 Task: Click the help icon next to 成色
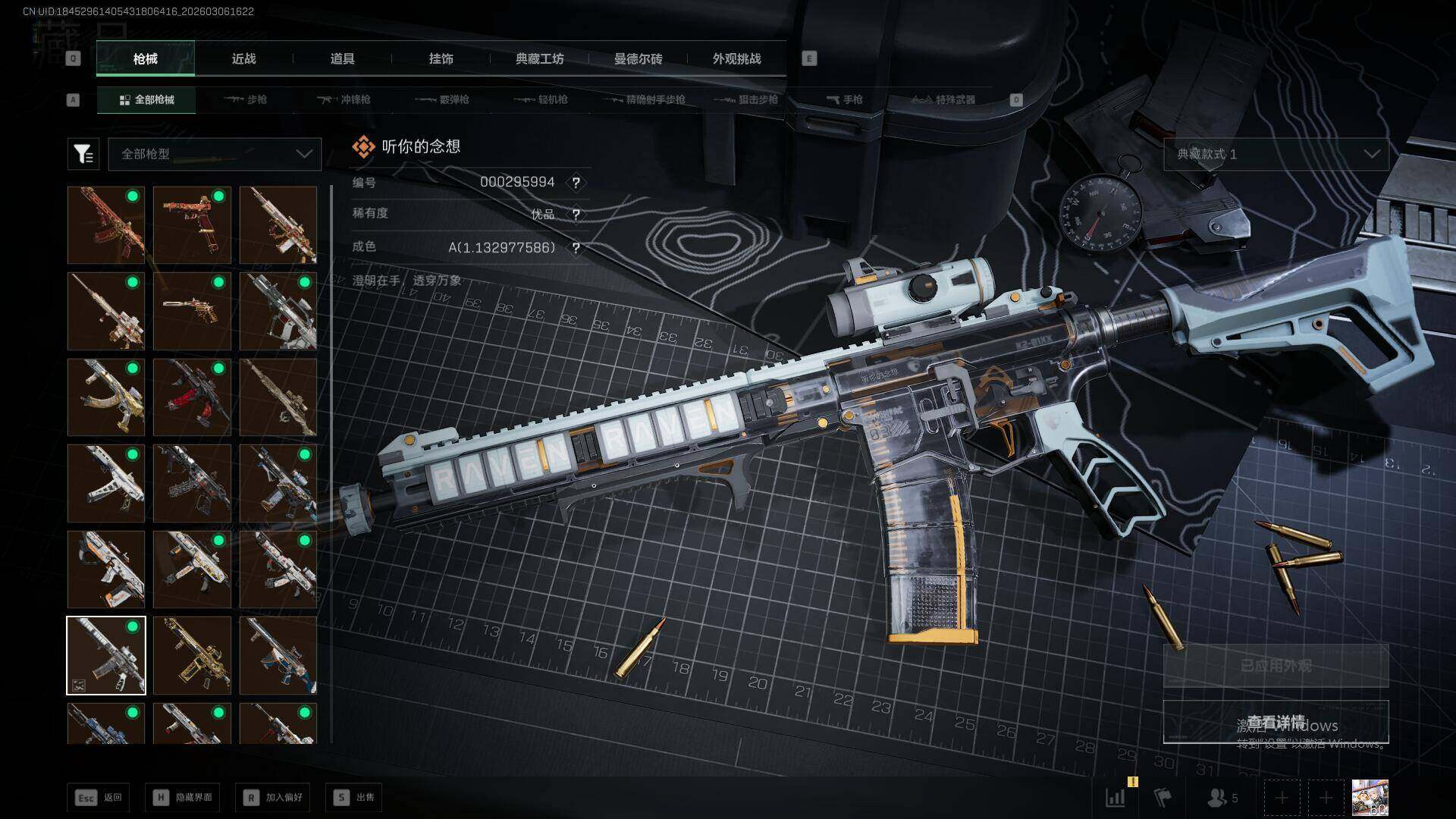pos(576,248)
